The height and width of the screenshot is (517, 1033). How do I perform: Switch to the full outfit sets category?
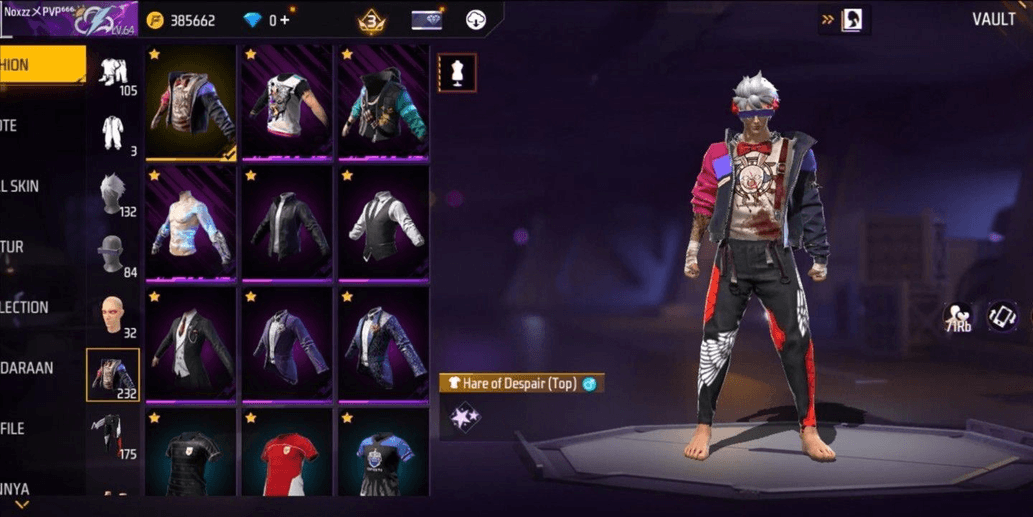click(113, 132)
